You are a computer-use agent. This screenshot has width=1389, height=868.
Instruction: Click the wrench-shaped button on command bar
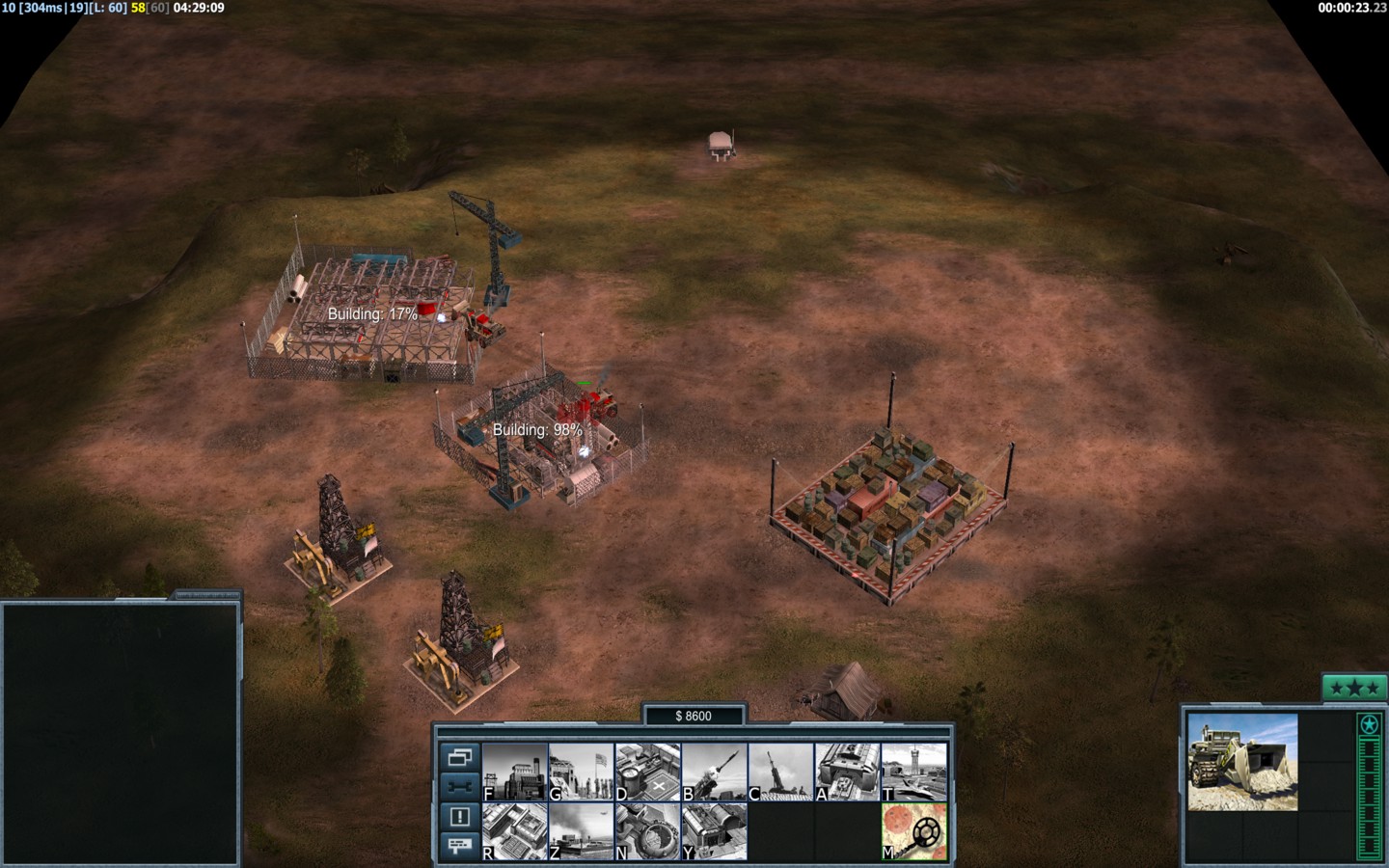pyautogui.click(x=459, y=786)
